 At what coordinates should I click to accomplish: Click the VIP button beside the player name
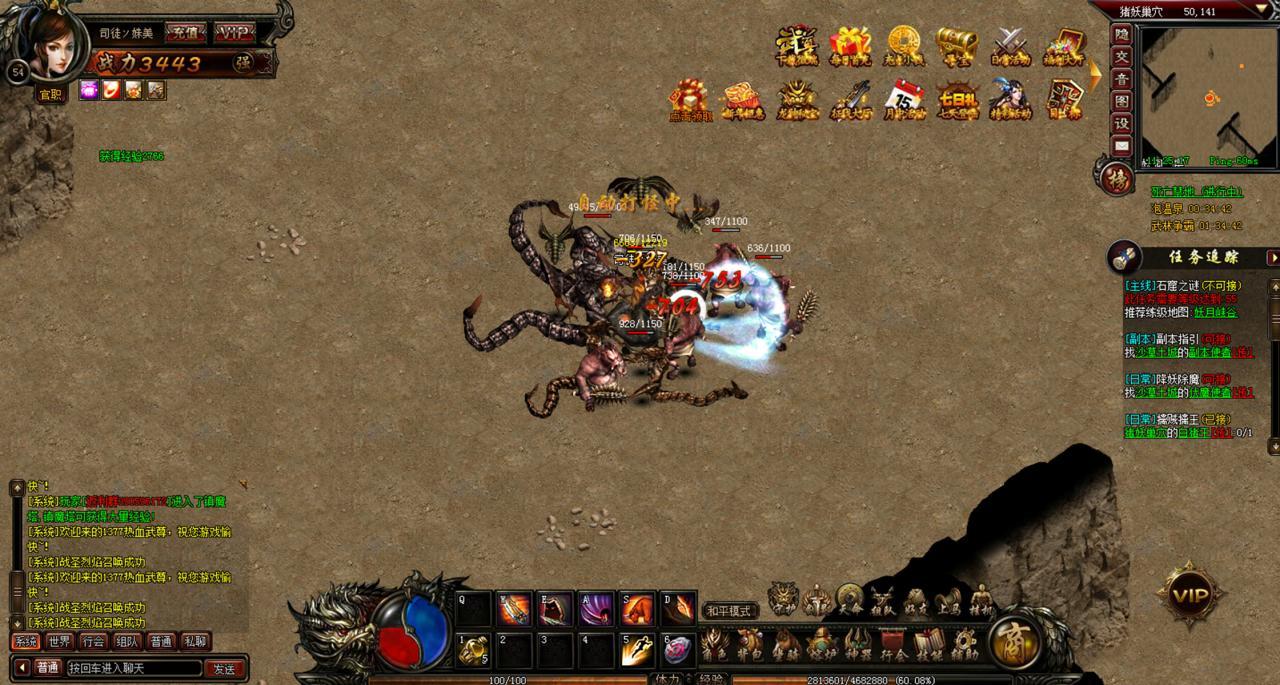pos(235,33)
